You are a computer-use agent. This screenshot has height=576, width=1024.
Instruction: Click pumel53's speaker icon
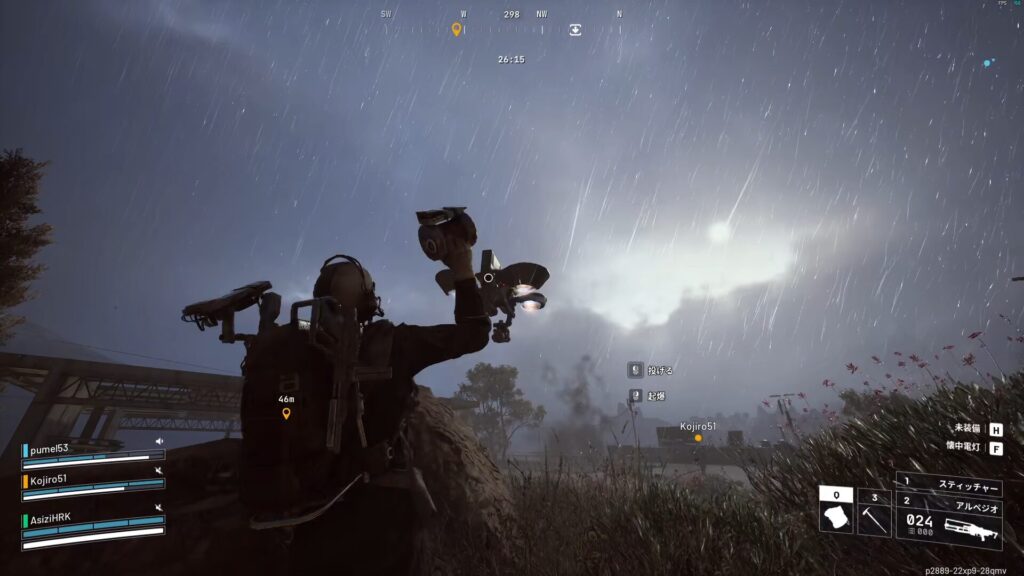158,441
